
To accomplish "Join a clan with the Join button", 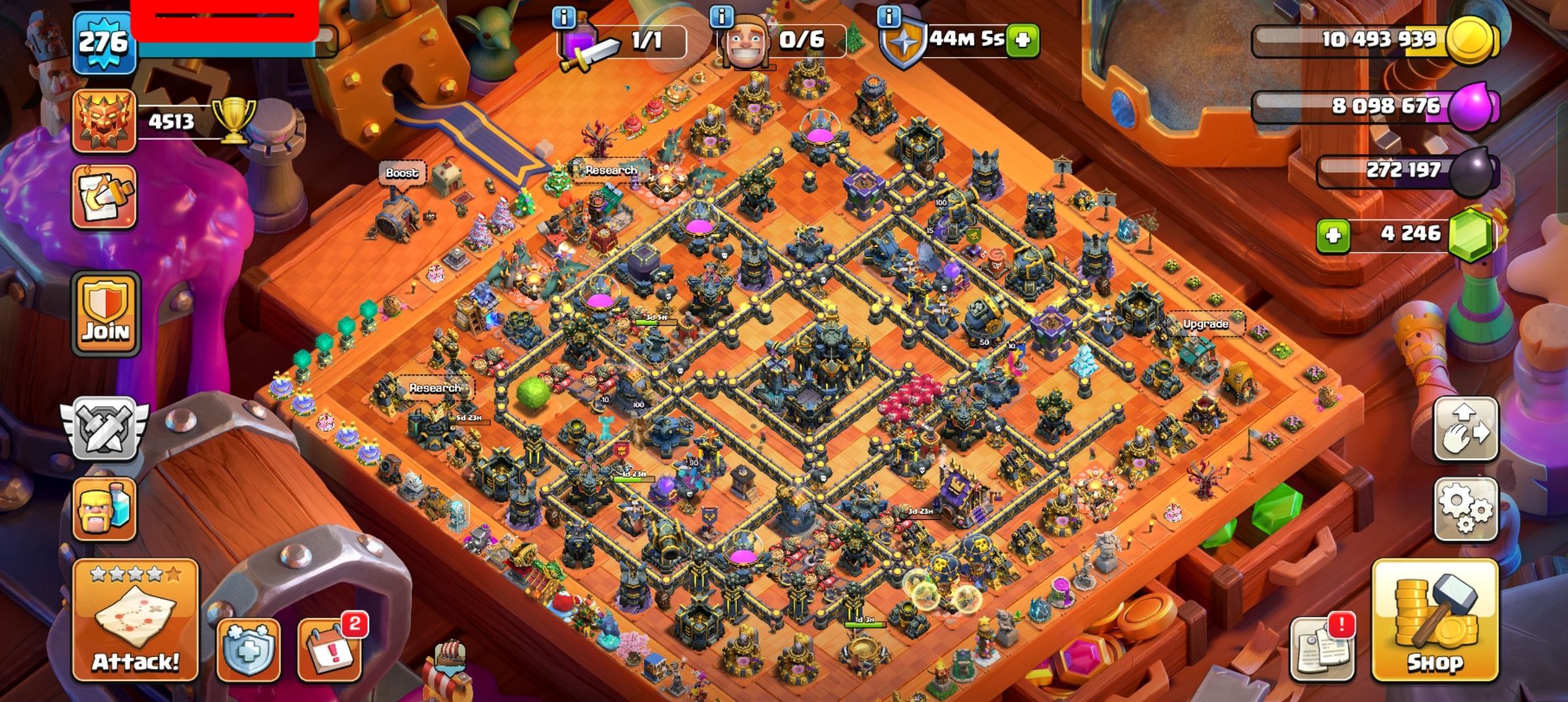I will (107, 314).
